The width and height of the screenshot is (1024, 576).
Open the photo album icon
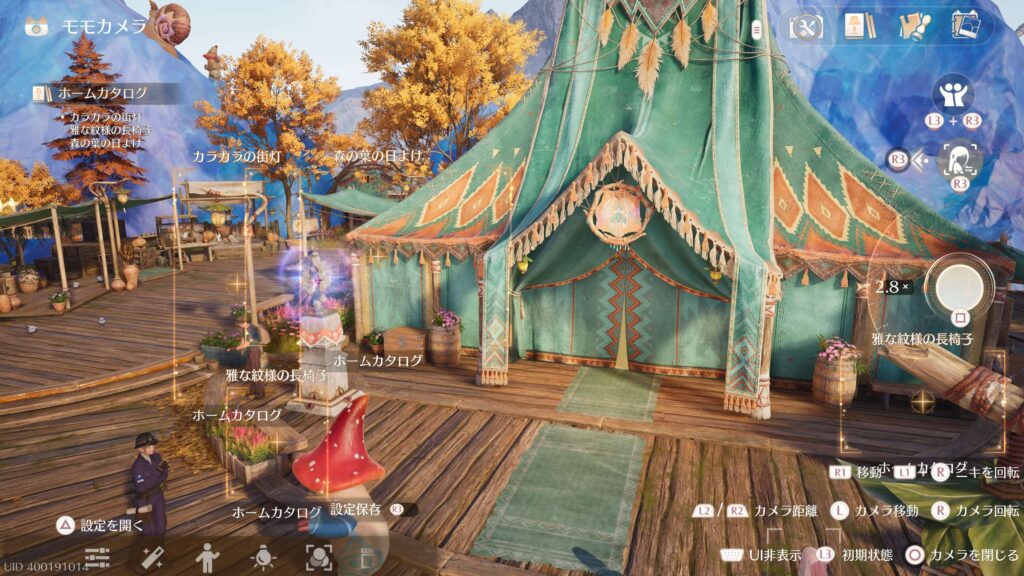(x=965, y=25)
